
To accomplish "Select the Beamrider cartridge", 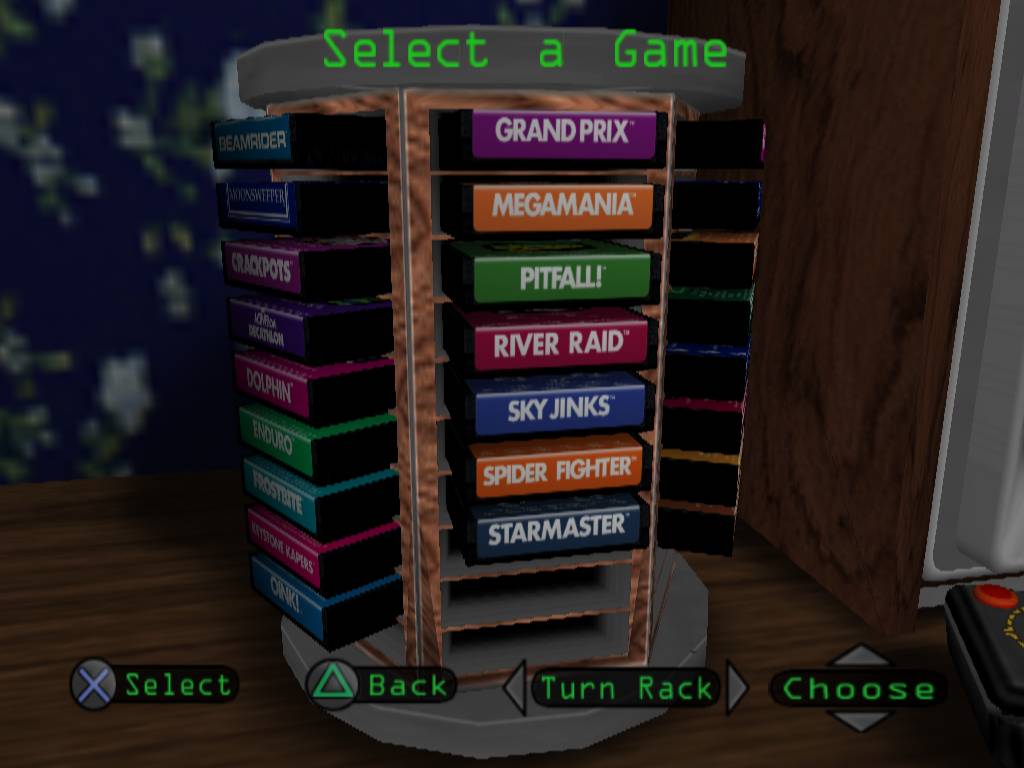I will click(252, 141).
